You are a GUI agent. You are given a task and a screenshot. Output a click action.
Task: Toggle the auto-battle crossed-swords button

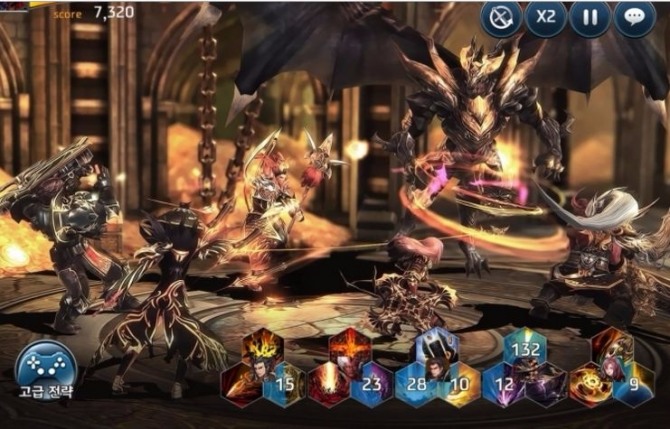tap(502, 19)
